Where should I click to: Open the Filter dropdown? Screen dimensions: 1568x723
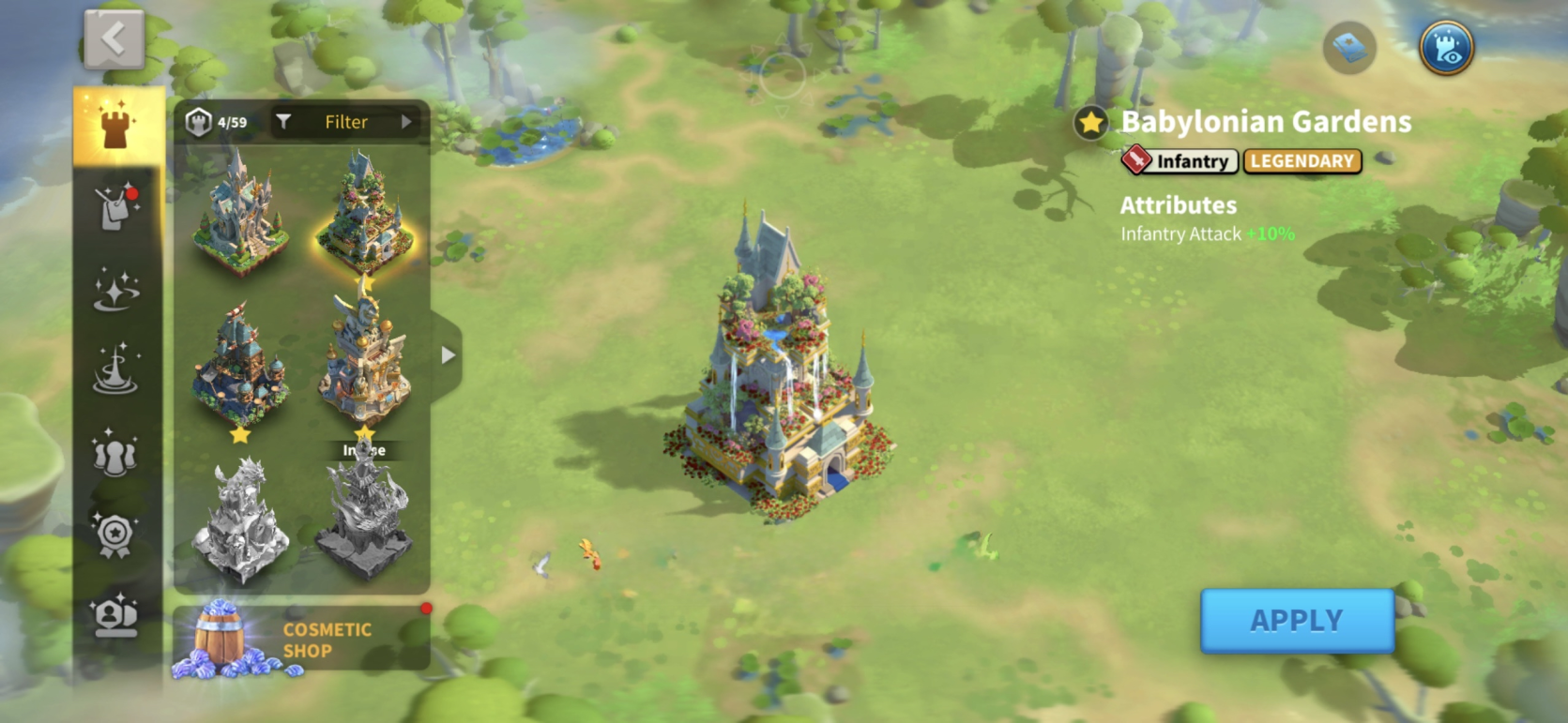[x=346, y=122]
